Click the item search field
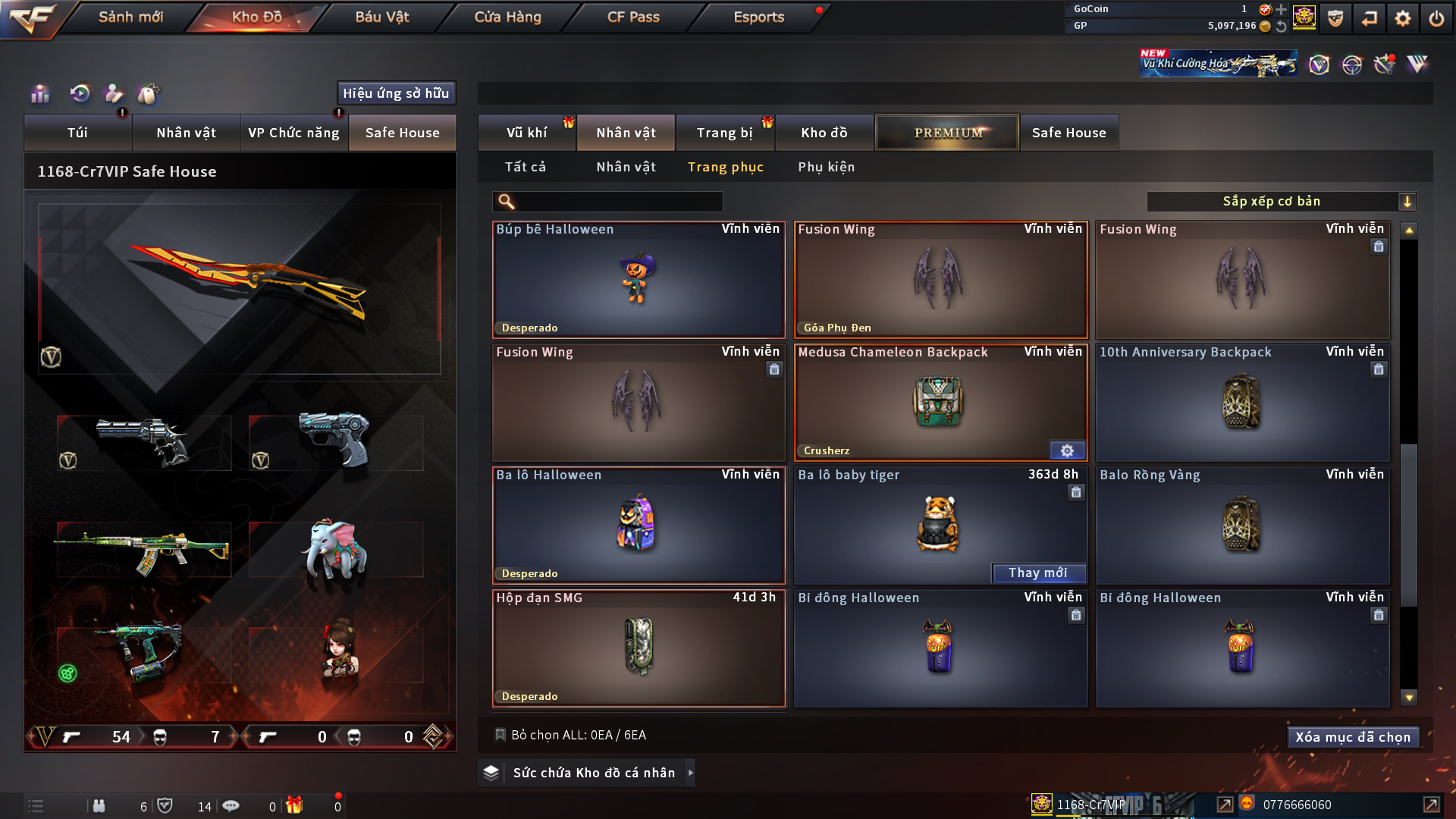 [x=618, y=202]
